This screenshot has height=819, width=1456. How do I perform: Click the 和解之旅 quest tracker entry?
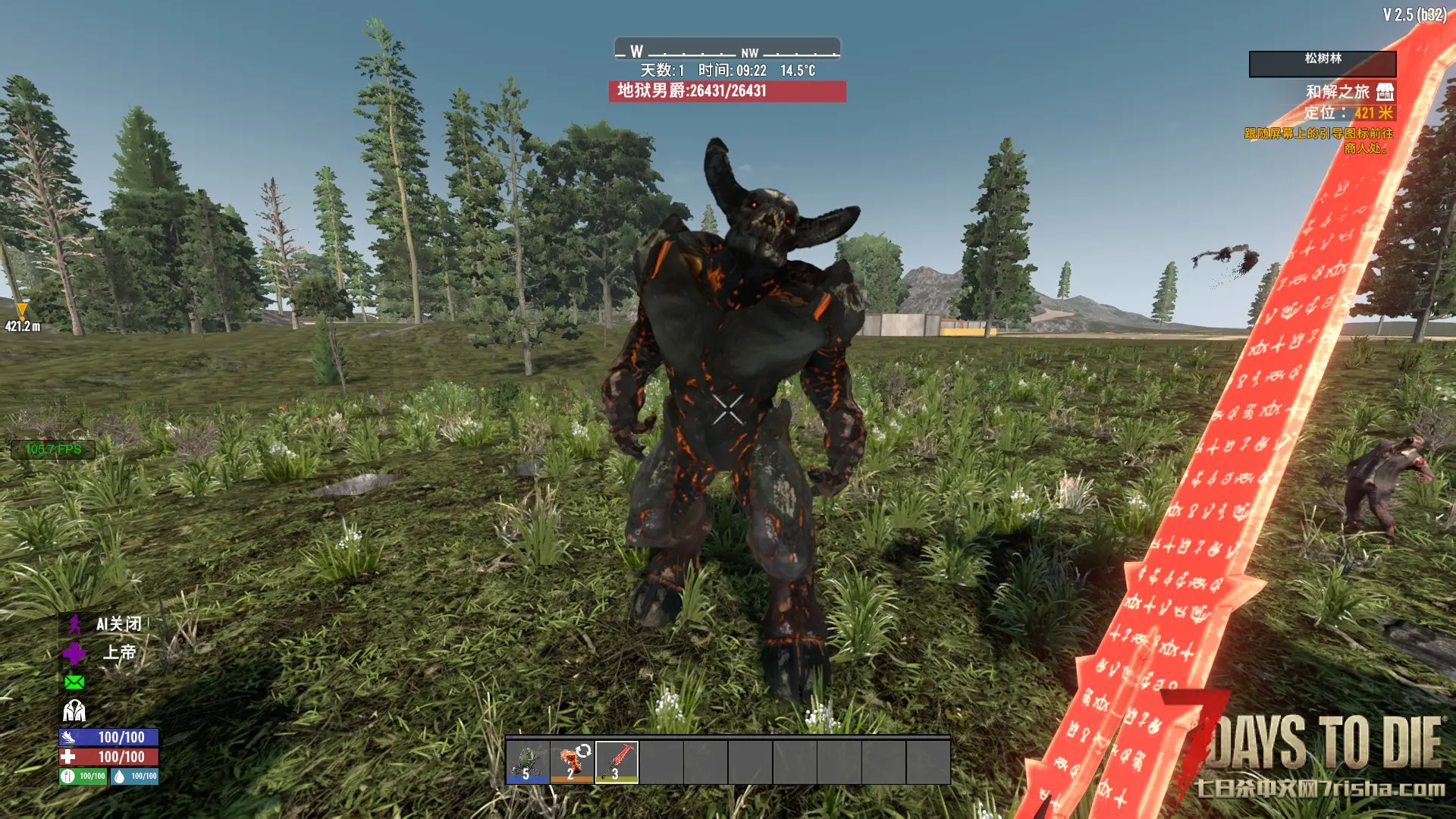1337,92
